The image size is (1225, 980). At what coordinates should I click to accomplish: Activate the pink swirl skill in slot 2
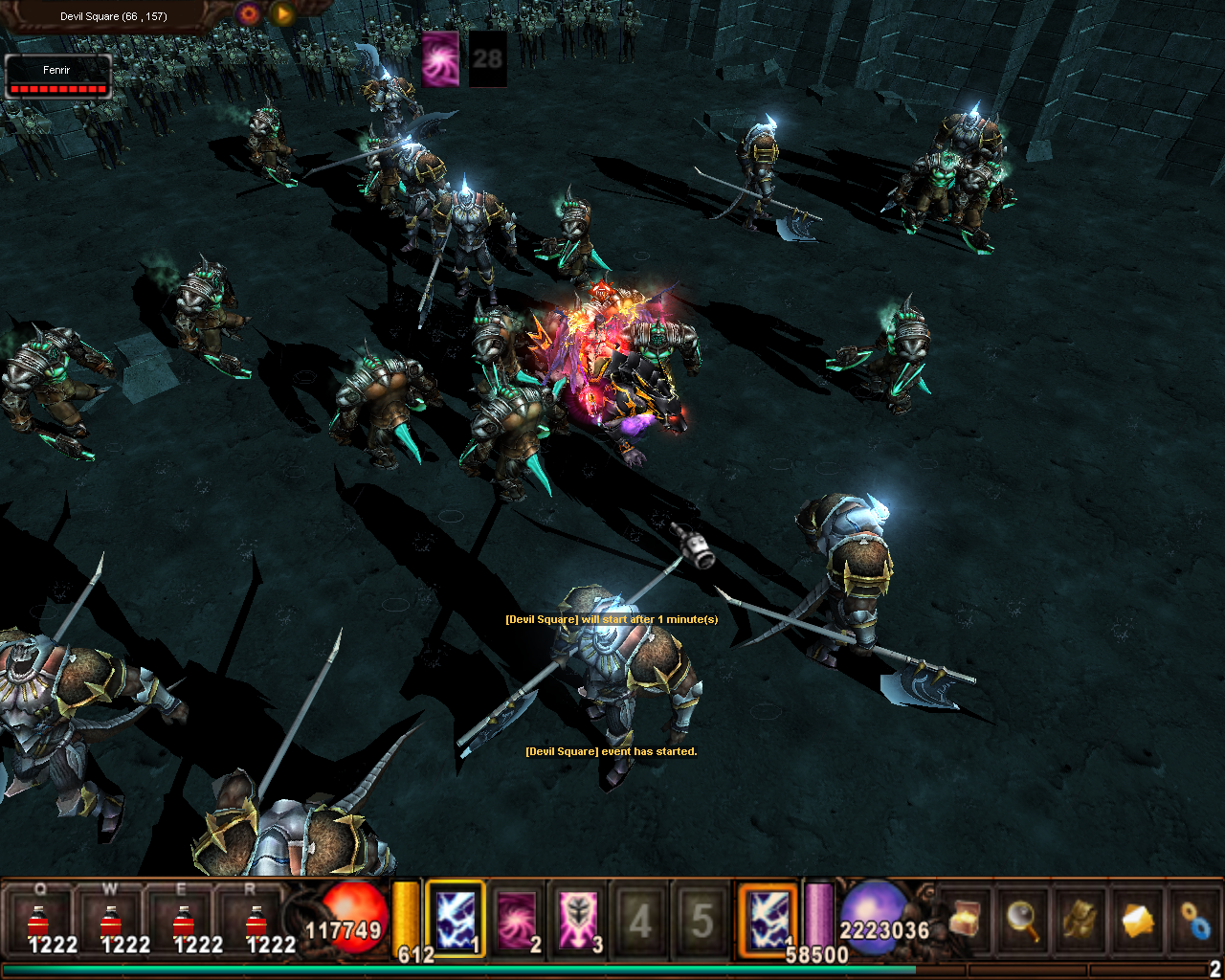(517, 920)
